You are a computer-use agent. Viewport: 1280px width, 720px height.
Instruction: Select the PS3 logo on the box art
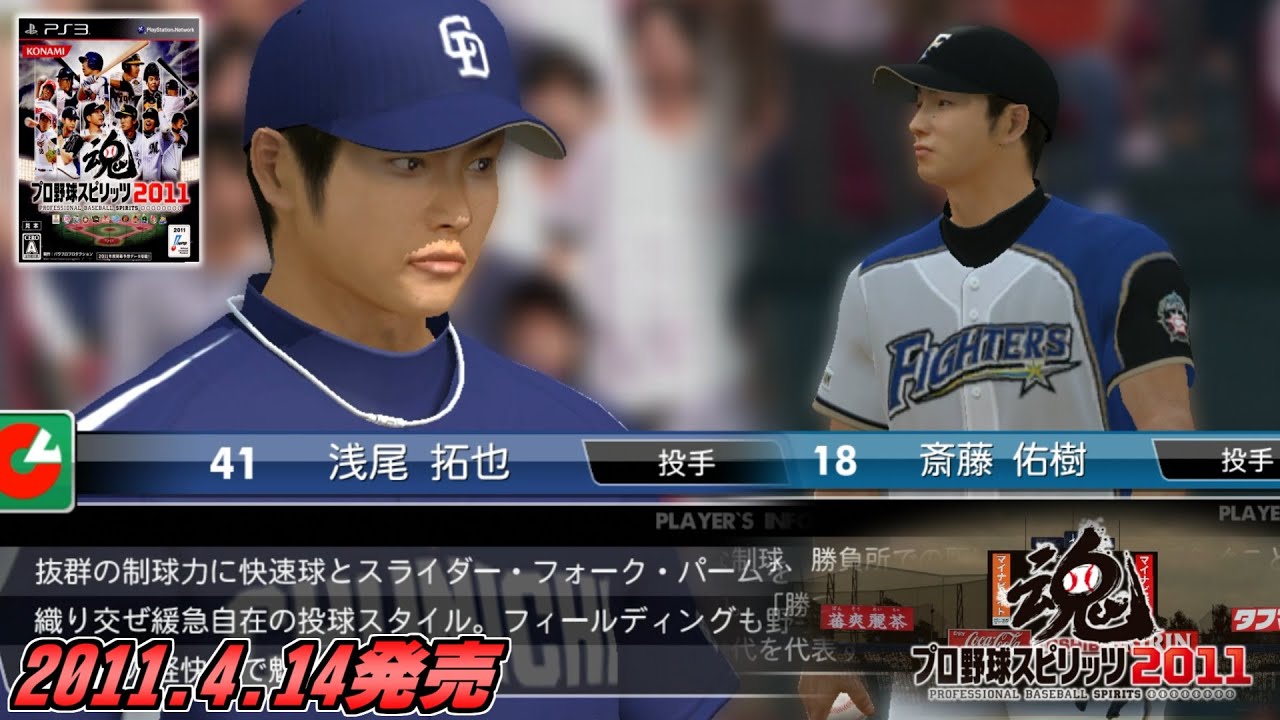click(57, 28)
